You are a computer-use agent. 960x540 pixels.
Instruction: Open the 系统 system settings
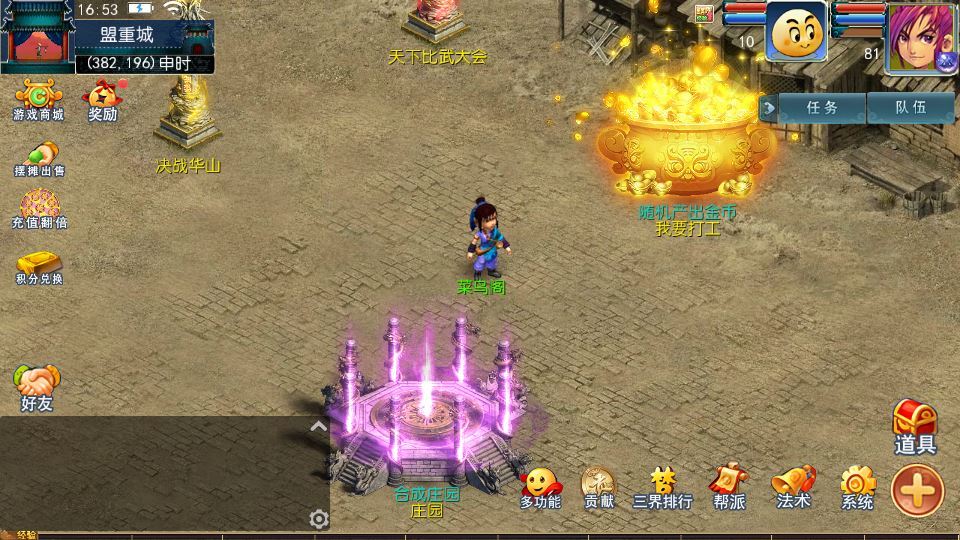click(857, 488)
